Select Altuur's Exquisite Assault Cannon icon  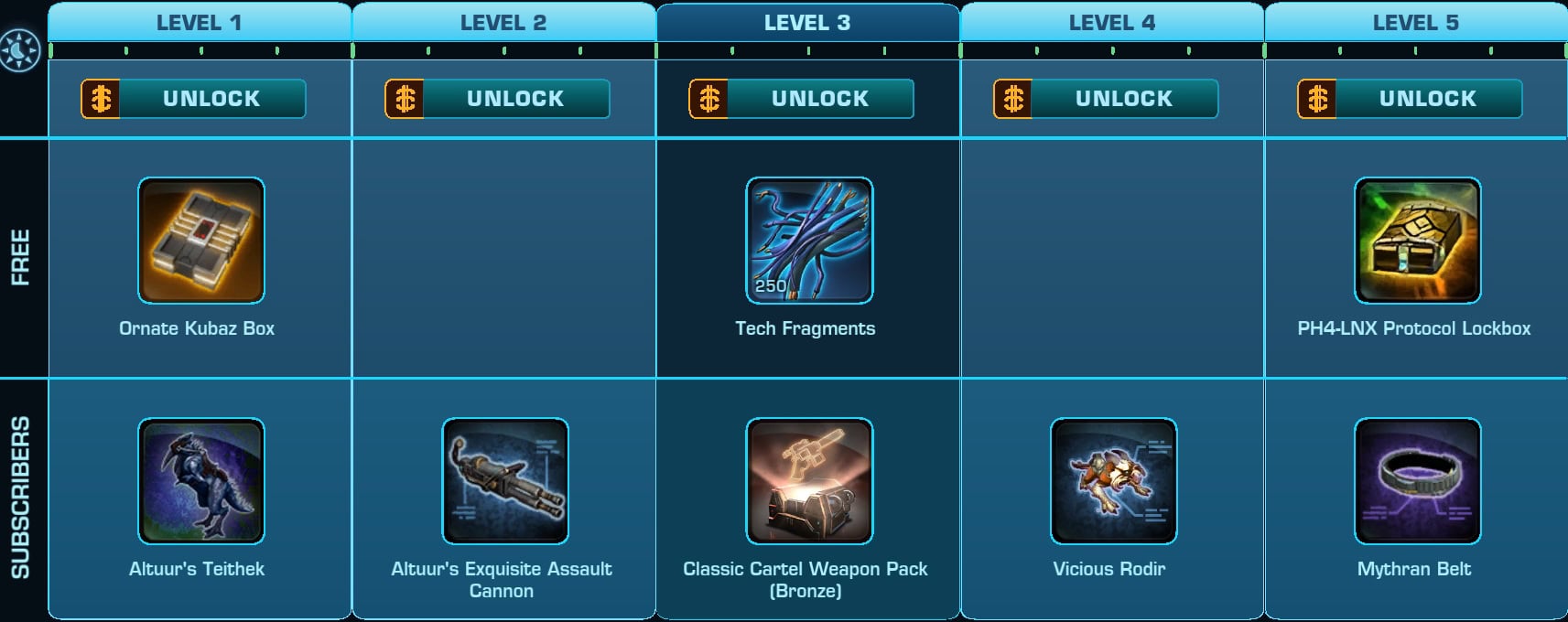click(505, 481)
